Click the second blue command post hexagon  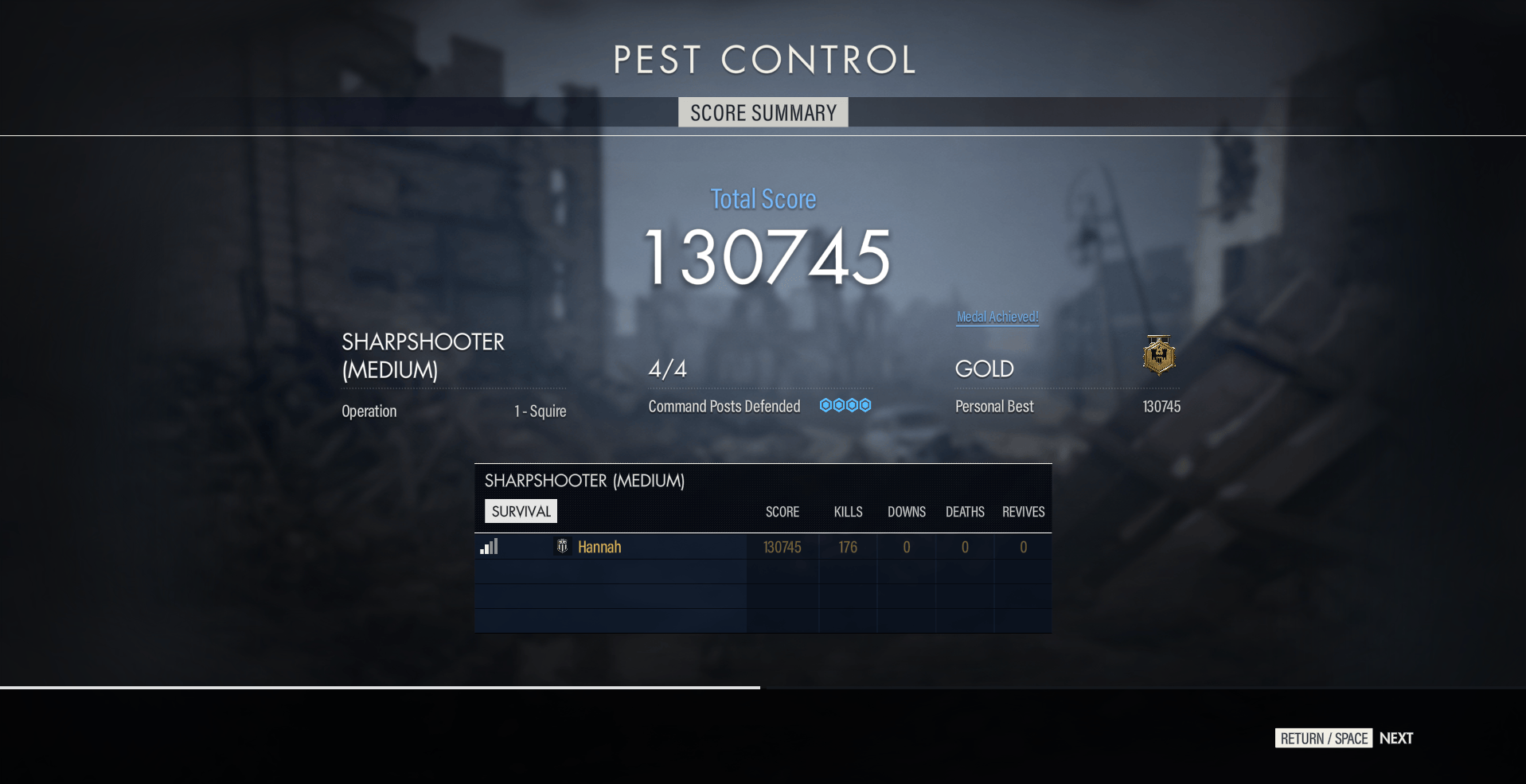coord(839,404)
